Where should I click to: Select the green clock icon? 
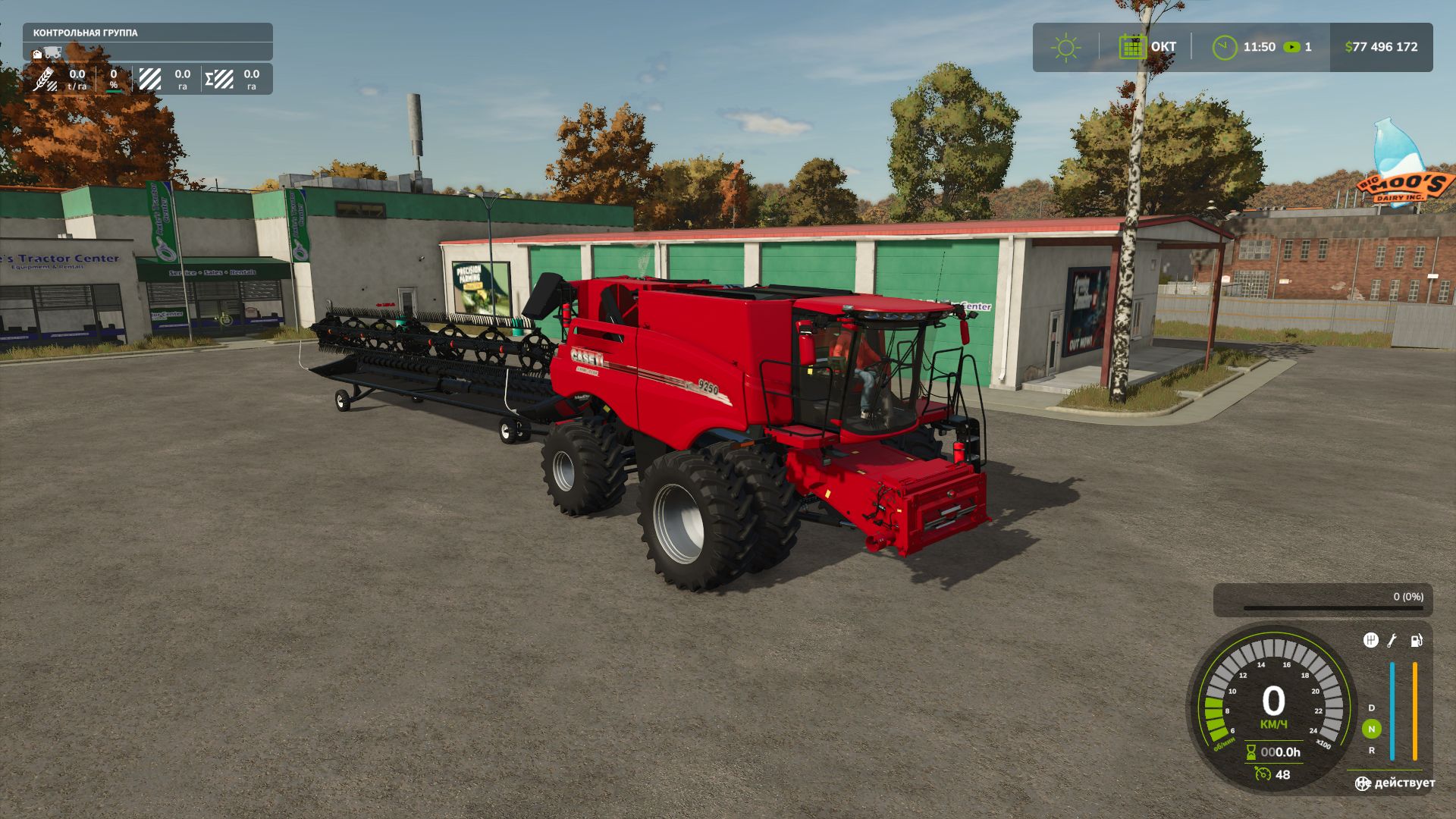coord(1224,47)
